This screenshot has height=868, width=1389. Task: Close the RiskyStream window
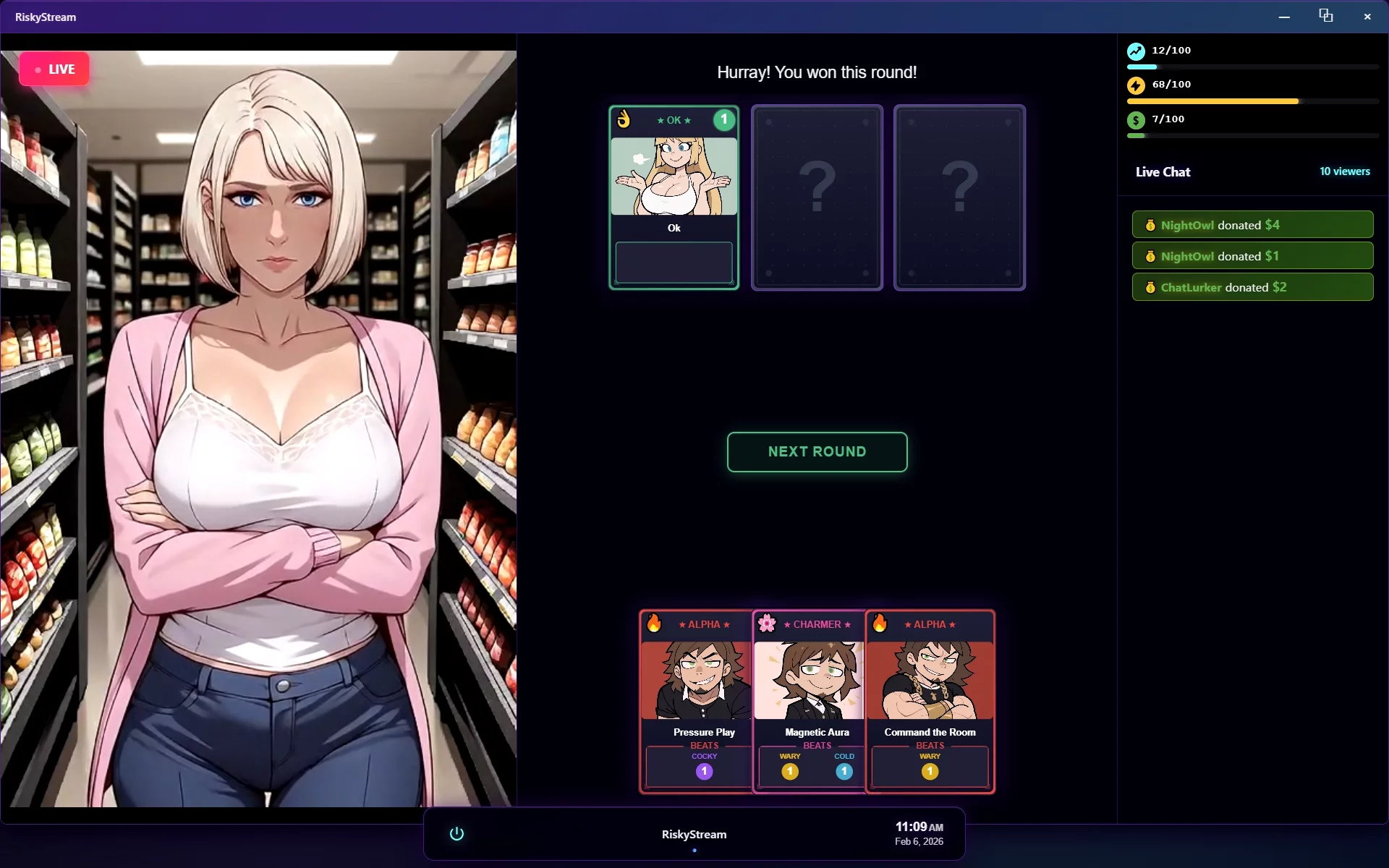pos(1367,17)
